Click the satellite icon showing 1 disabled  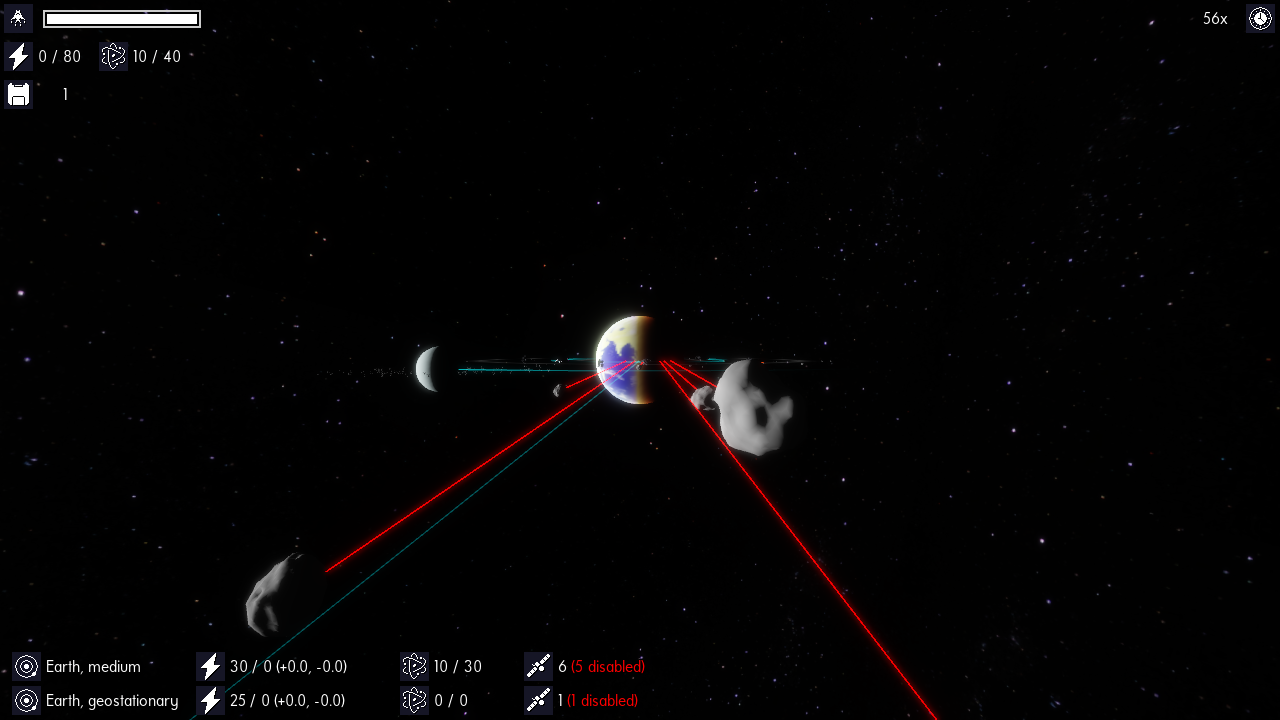[538, 701]
